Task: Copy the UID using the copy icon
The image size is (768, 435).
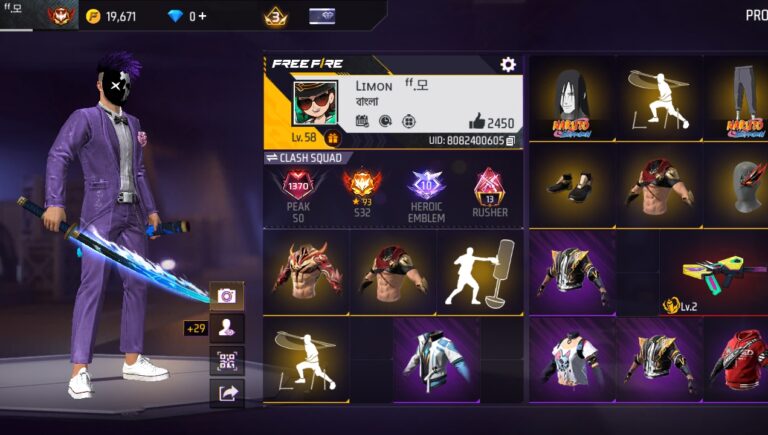Action: [x=510, y=141]
